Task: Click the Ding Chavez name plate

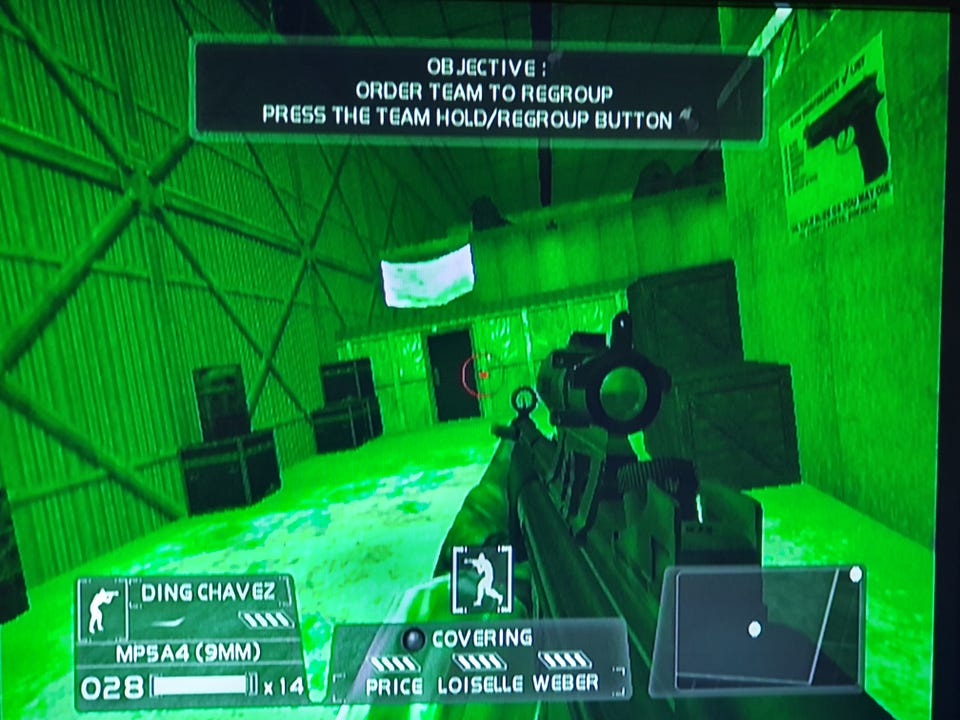Action: 208,592
